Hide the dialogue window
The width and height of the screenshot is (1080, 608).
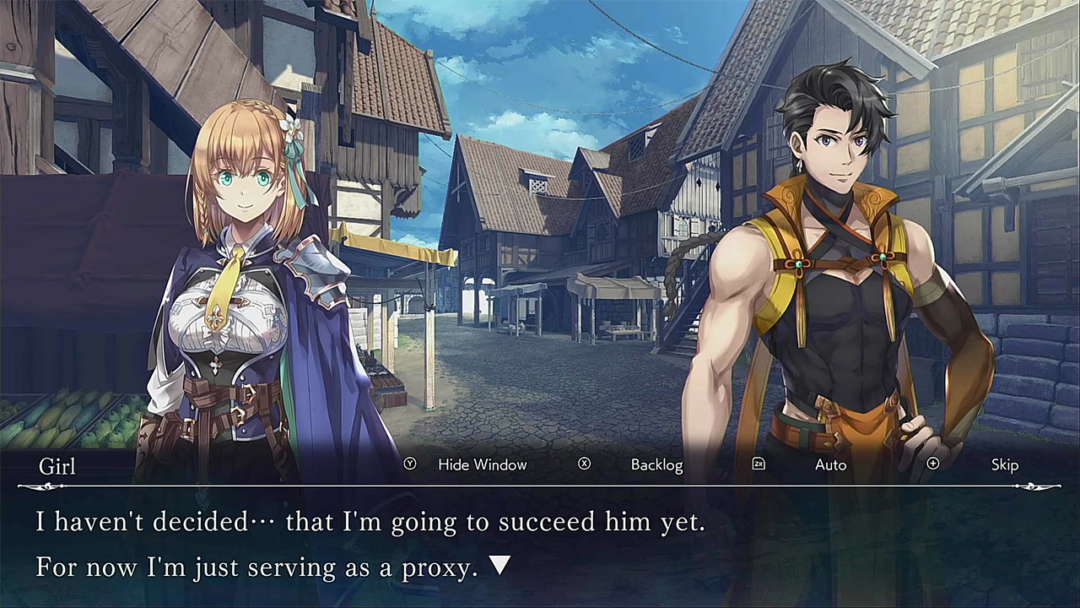point(481,465)
